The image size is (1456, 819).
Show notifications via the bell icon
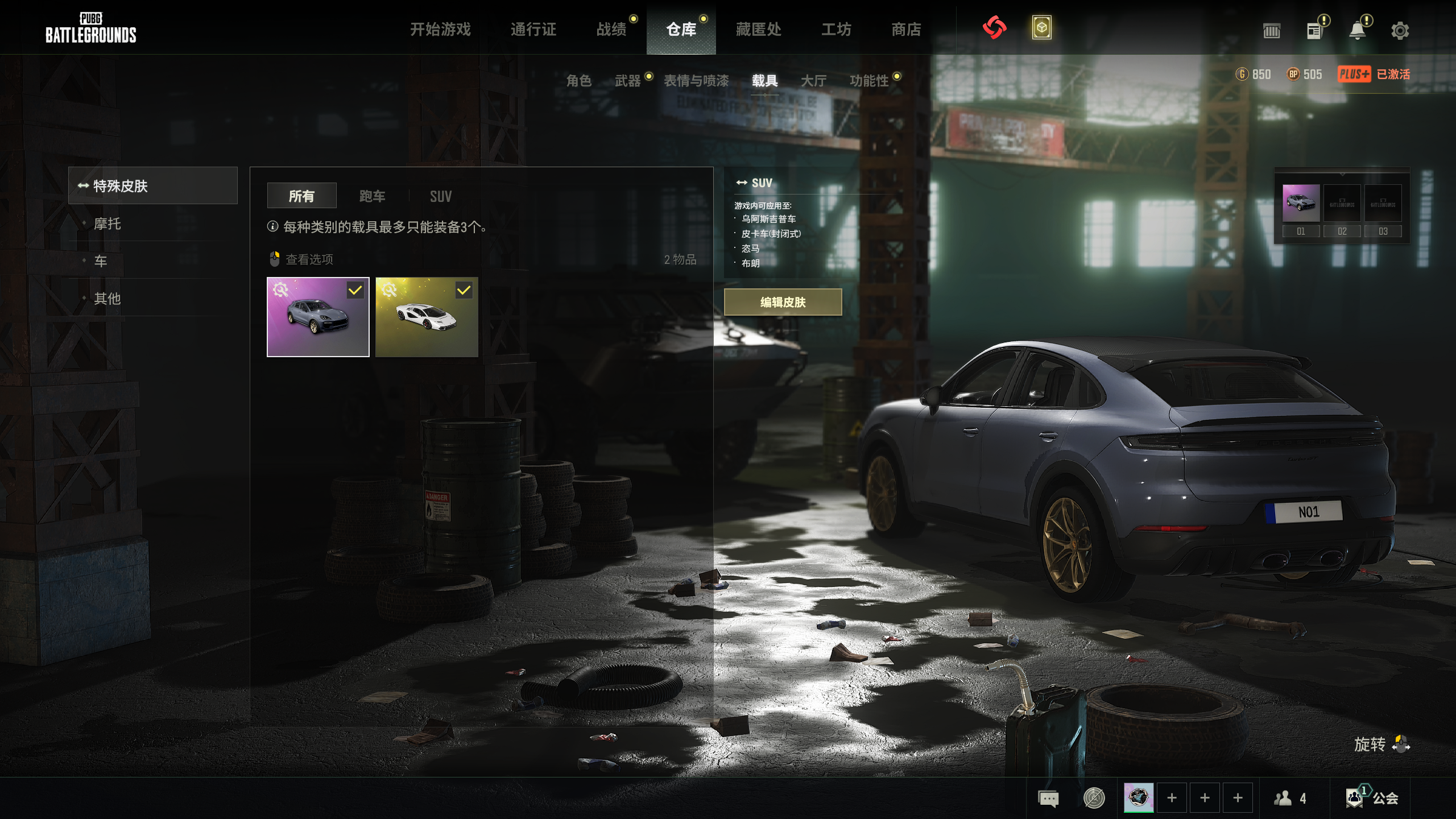(1358, 31)
